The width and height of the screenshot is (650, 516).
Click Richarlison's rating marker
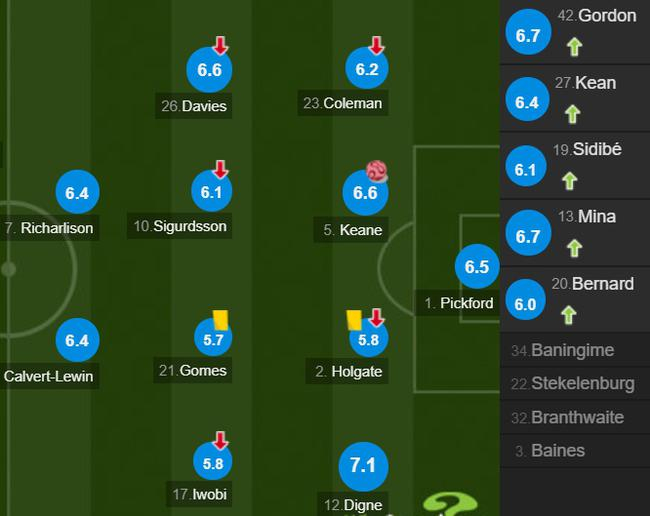[x=77, y=194]
